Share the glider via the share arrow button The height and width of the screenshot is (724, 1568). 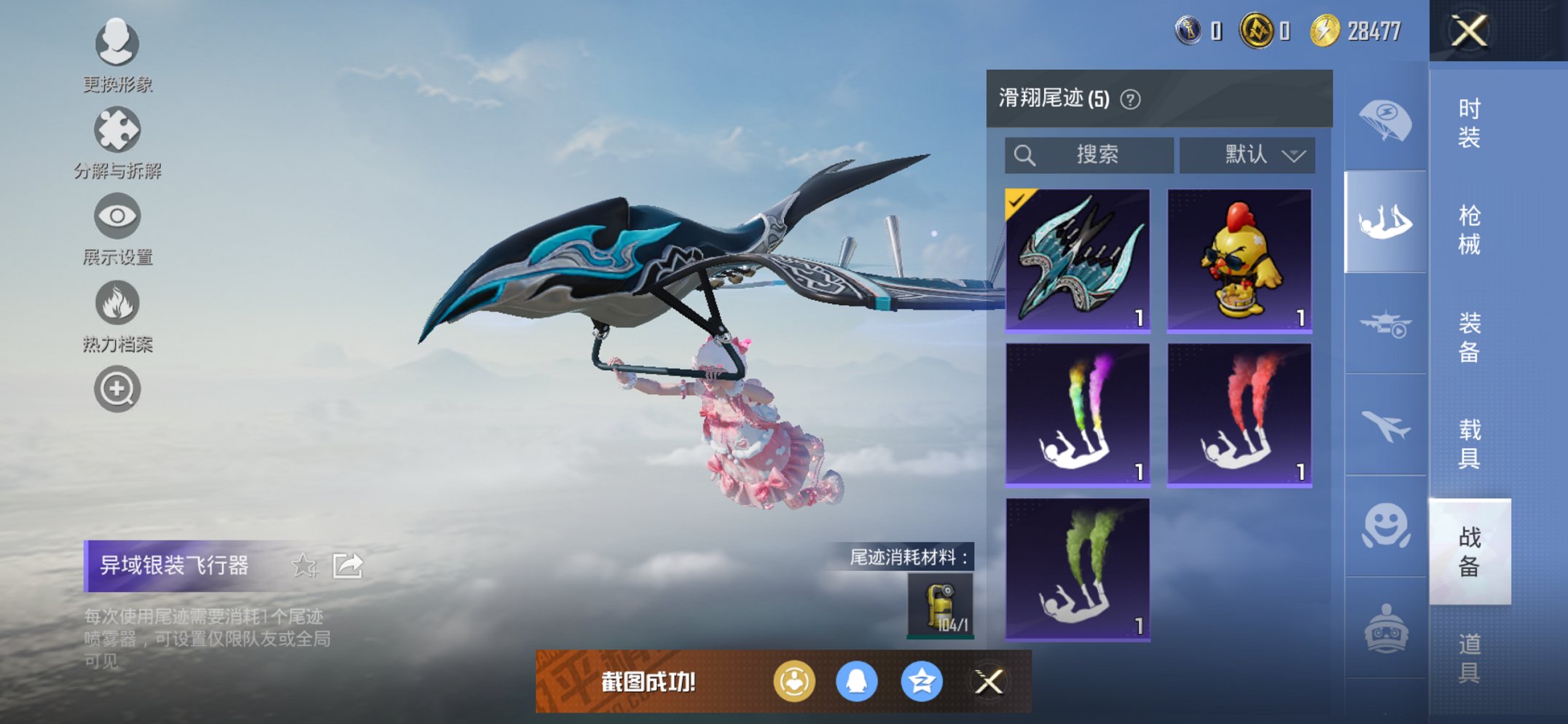tap(348, 564)
